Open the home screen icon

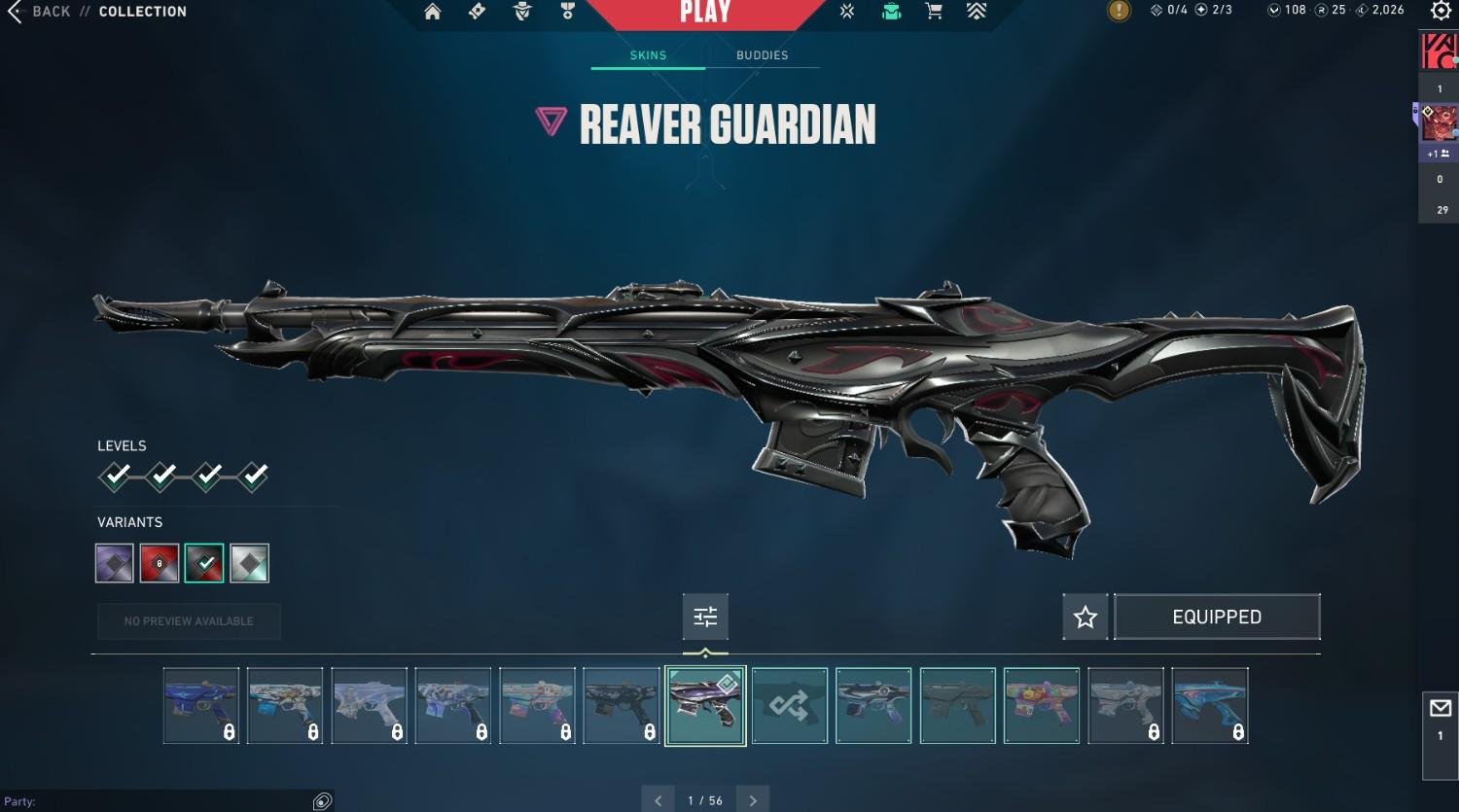pos(433,12)
